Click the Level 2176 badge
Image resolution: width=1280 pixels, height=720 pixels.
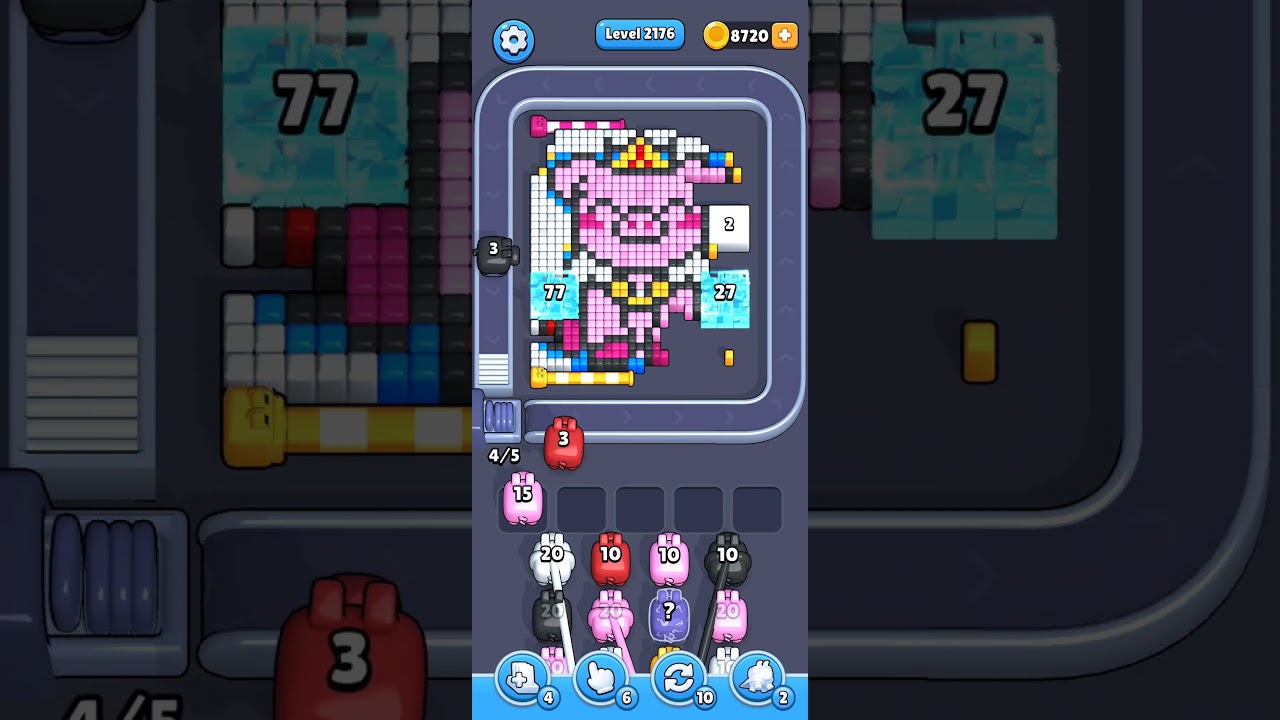point(639,34)
